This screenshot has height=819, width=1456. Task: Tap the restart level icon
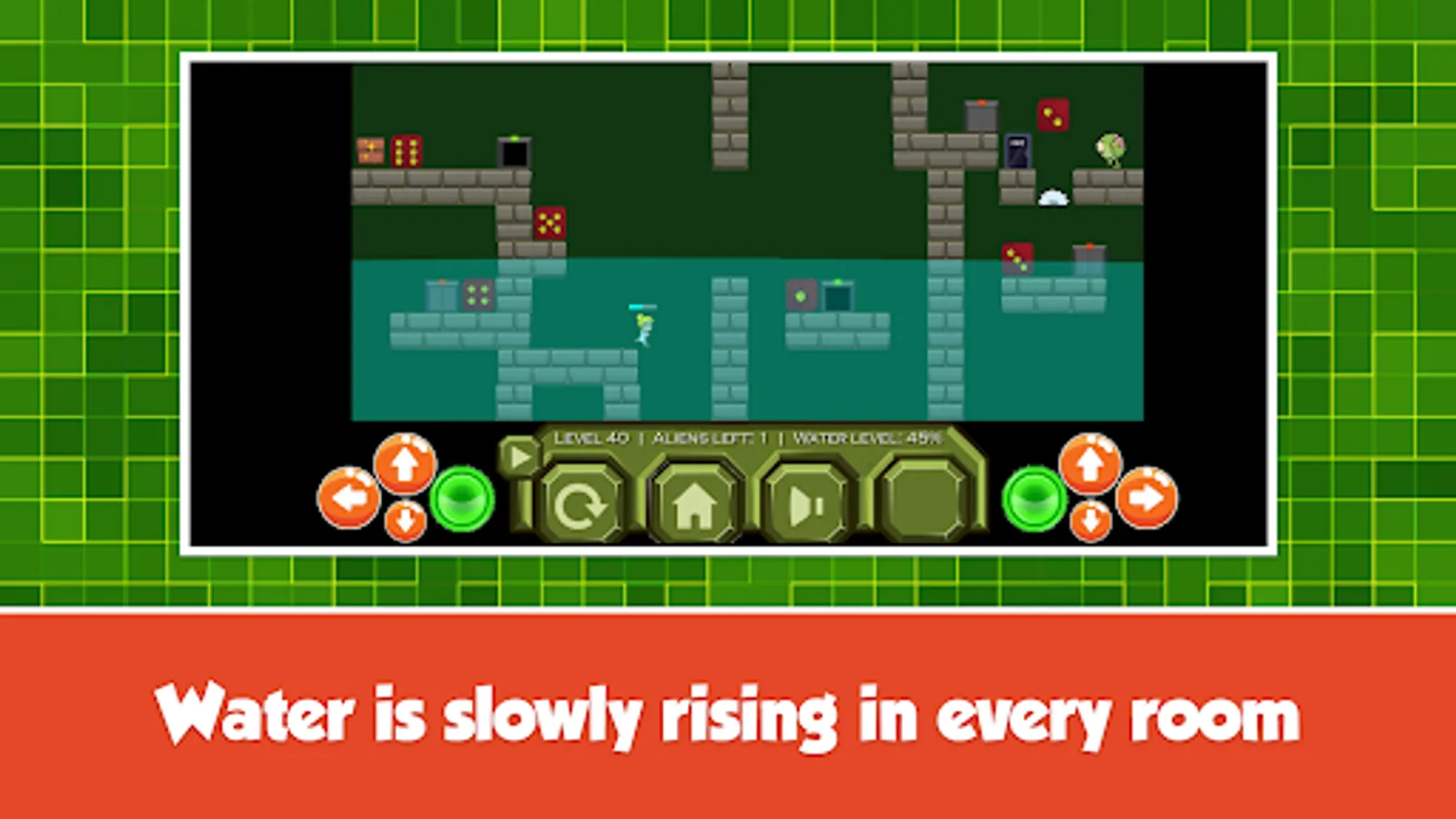pyautogui.click(x=583, y=502)
